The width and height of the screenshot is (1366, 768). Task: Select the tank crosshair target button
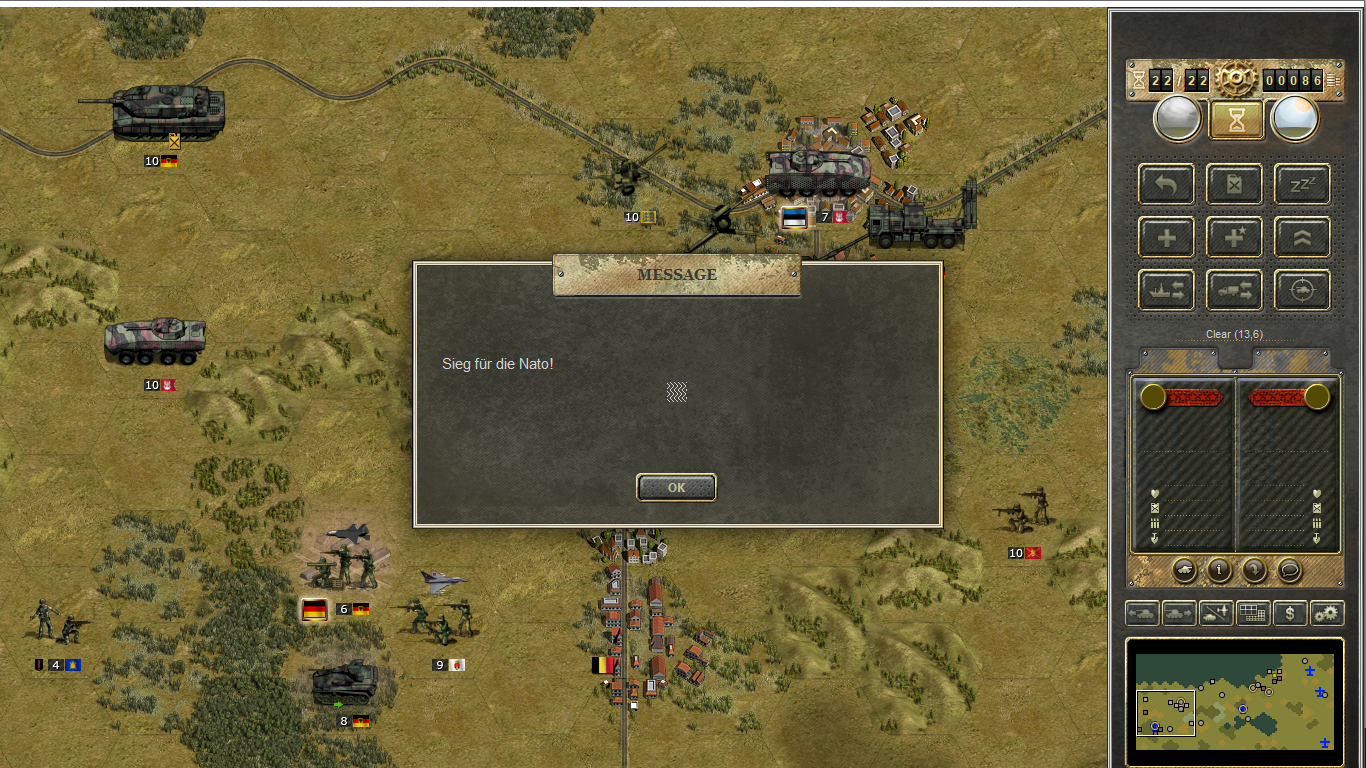pos(1302,290)
